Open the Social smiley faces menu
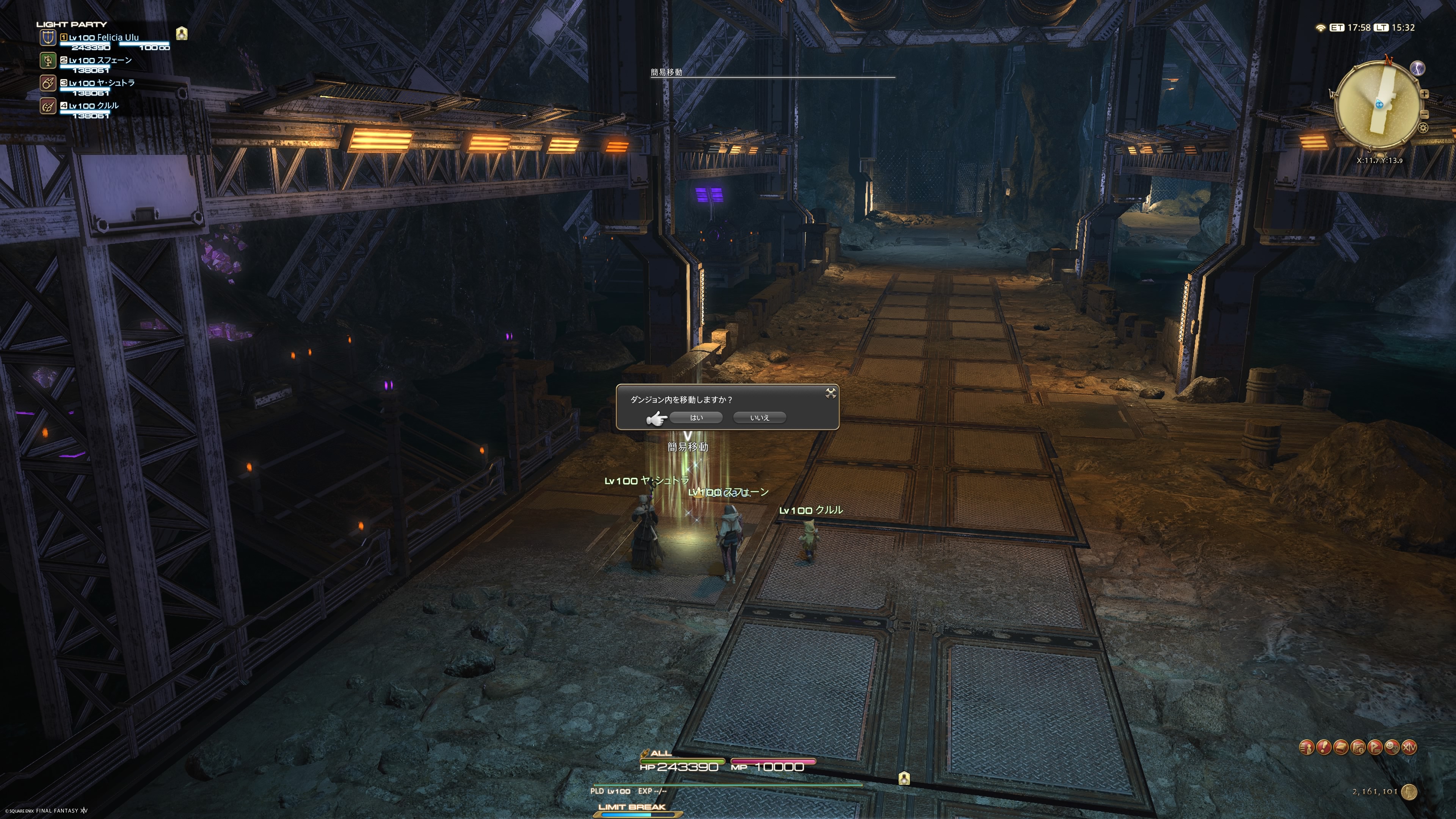Image resolution: width=1456 pixels, height=819 pixels. pos(1392,747)
